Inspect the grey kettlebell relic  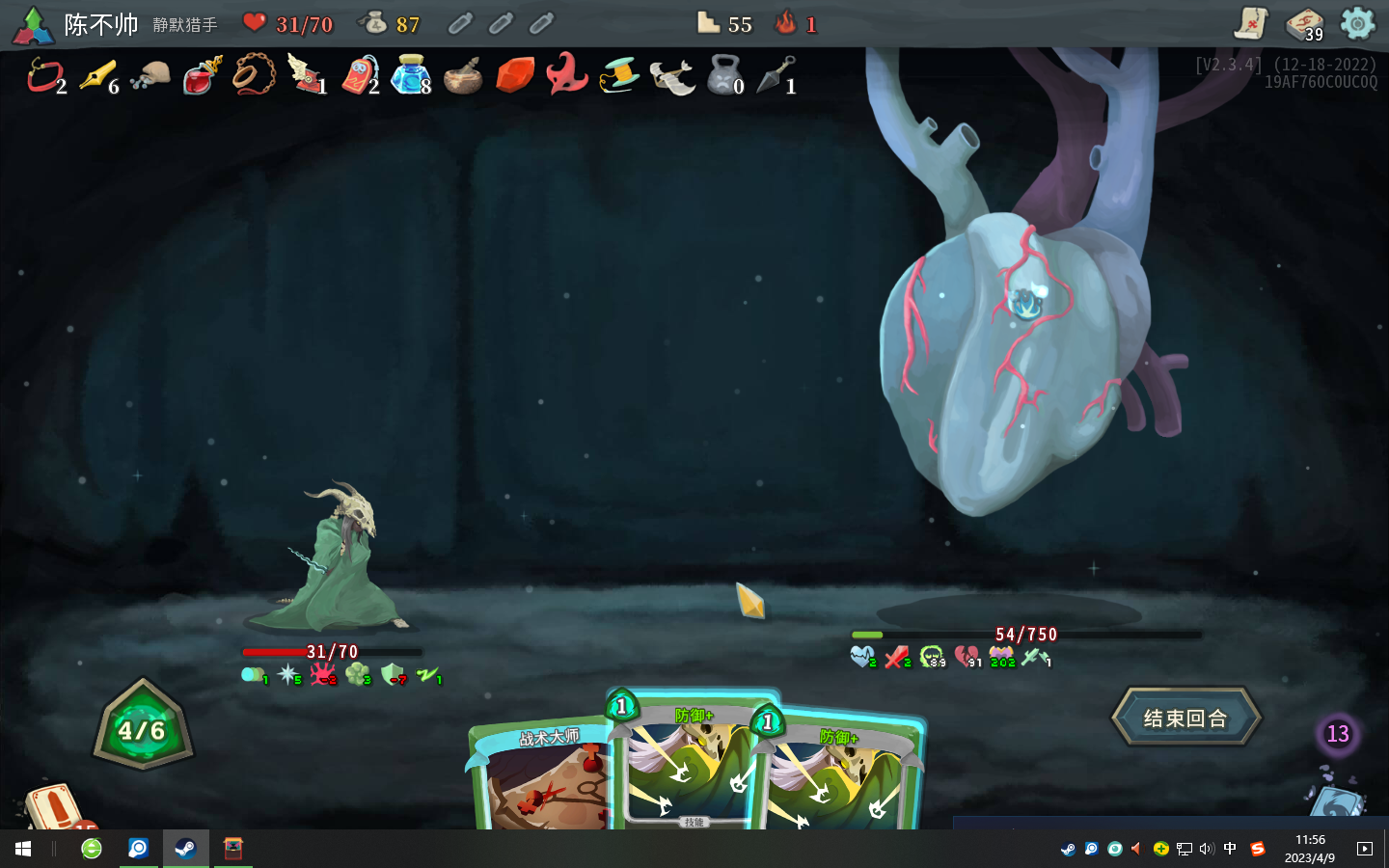(x=723, y=75)
